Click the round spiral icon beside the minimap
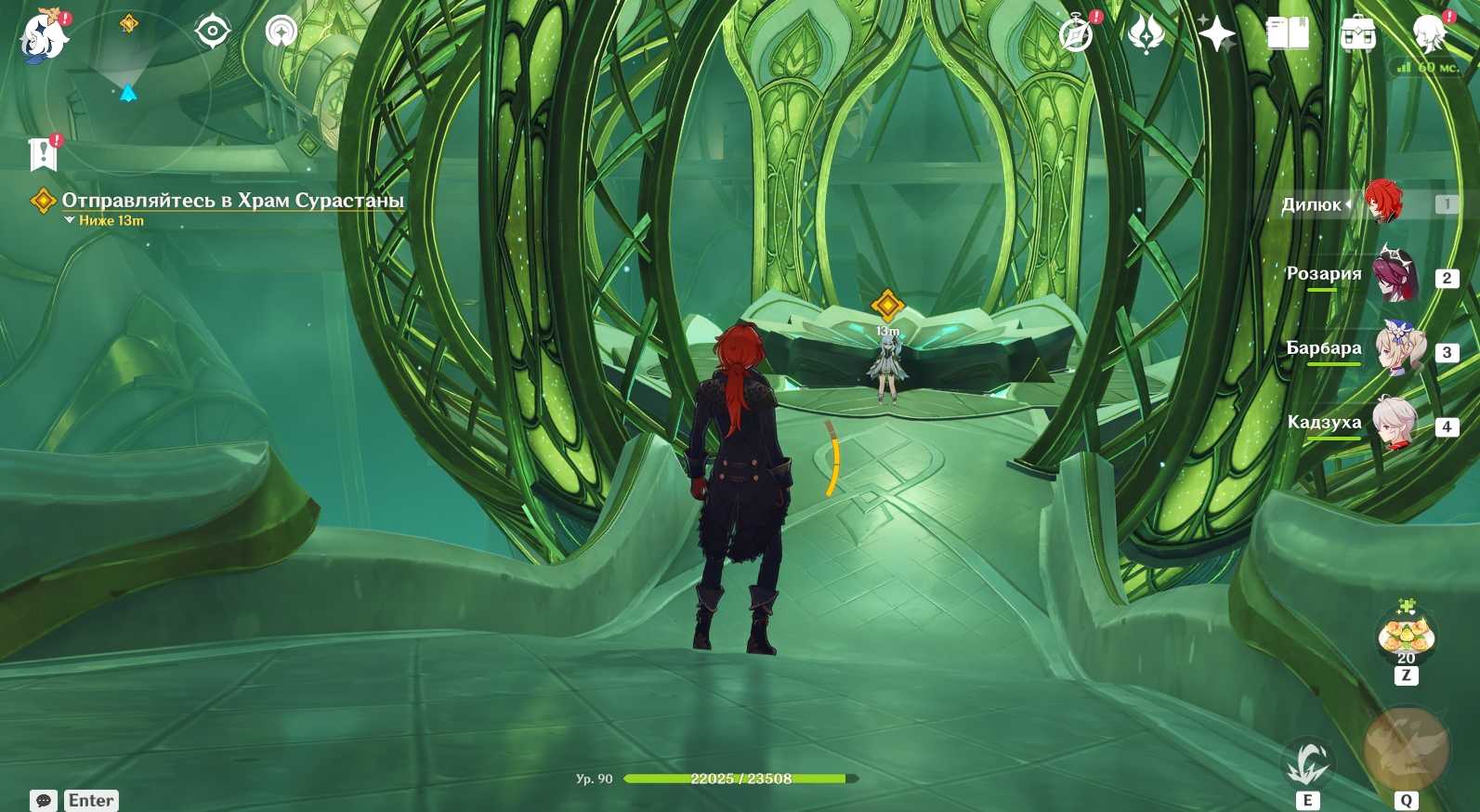The image size is (1480, 812). 281,33
